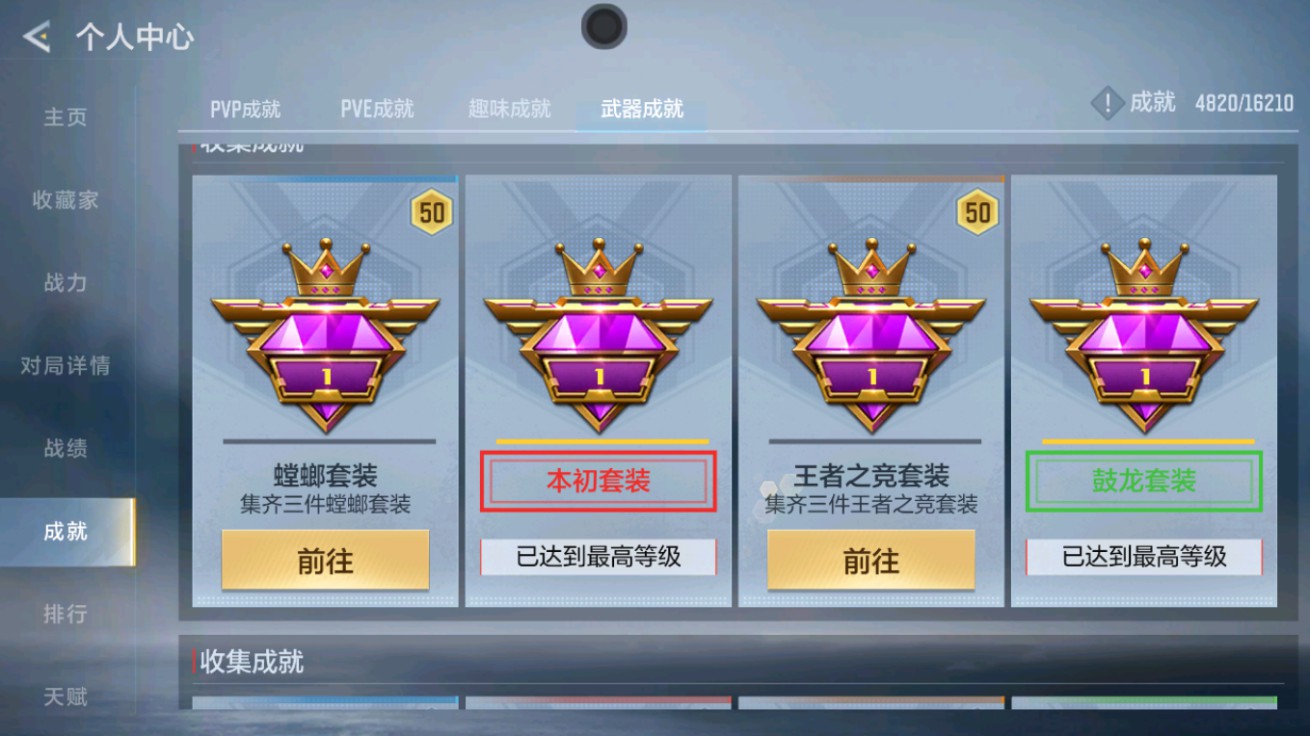Switch to the 趣味成就 tab
The image size is (1310, 736).
508,109
